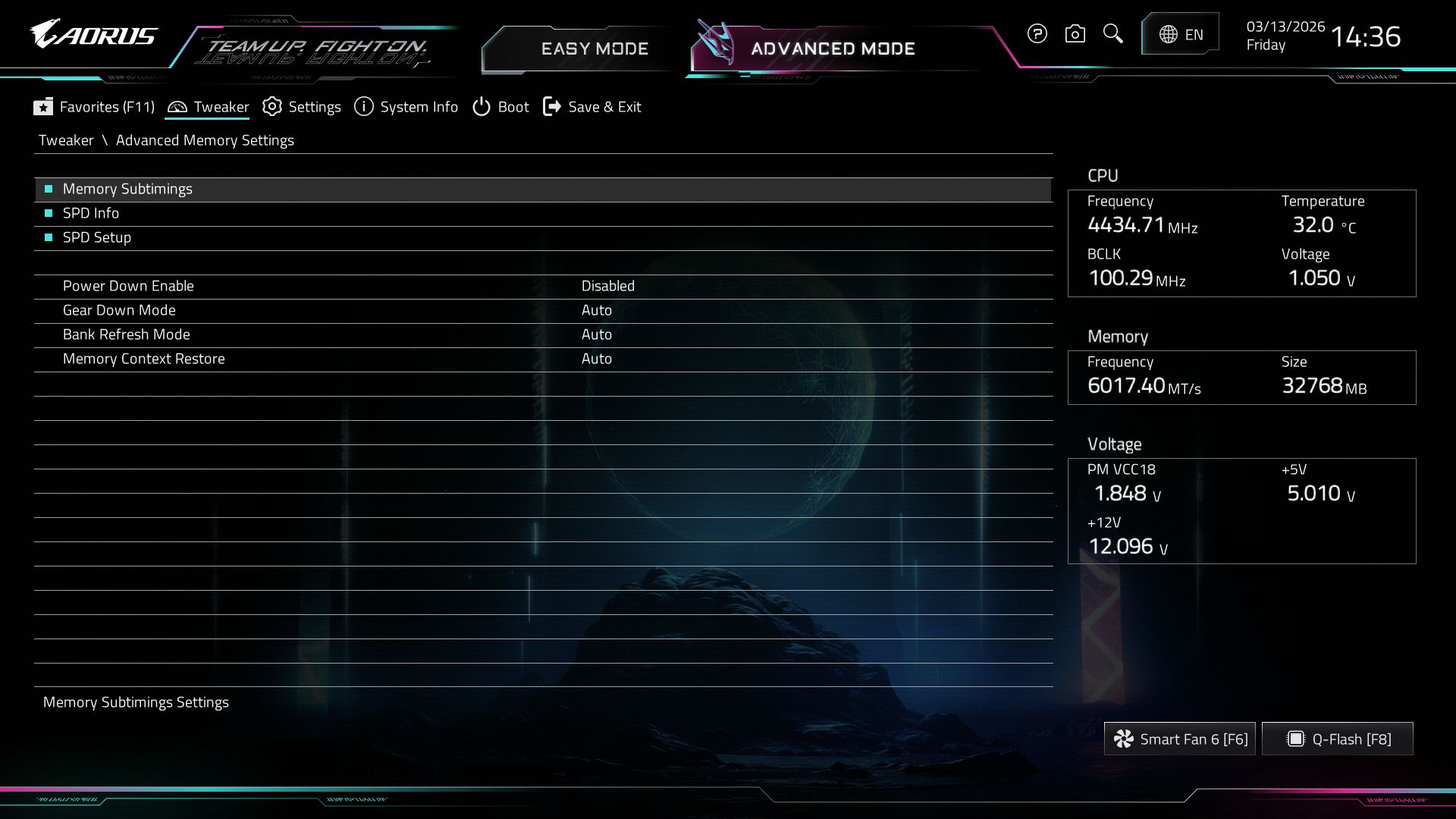The height and width of the screenshot is (819, 1456).
Task: Change the Power Down Enable setting
Action: click(x=607, y=286)
